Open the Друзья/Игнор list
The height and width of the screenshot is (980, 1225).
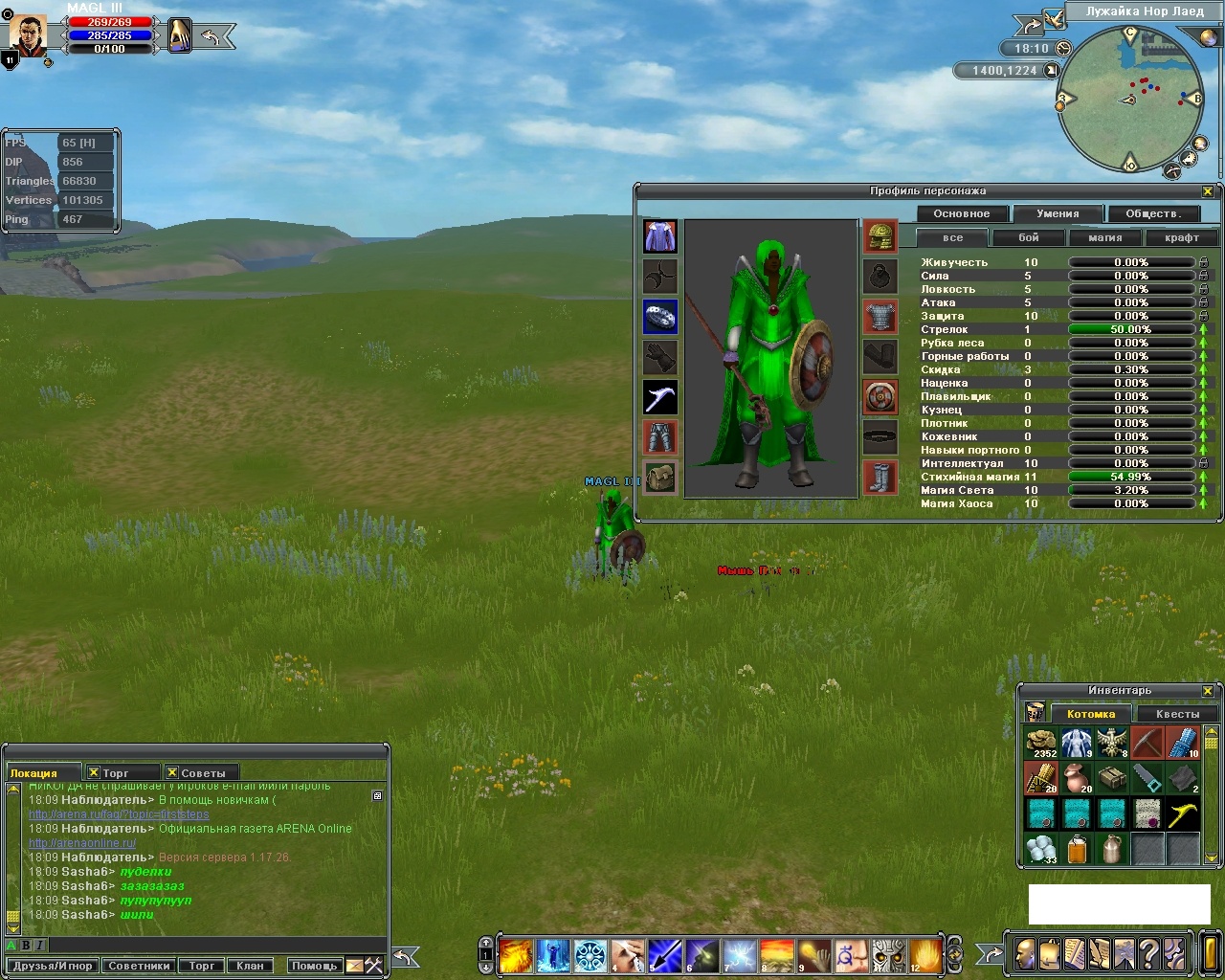click(53, 966)
